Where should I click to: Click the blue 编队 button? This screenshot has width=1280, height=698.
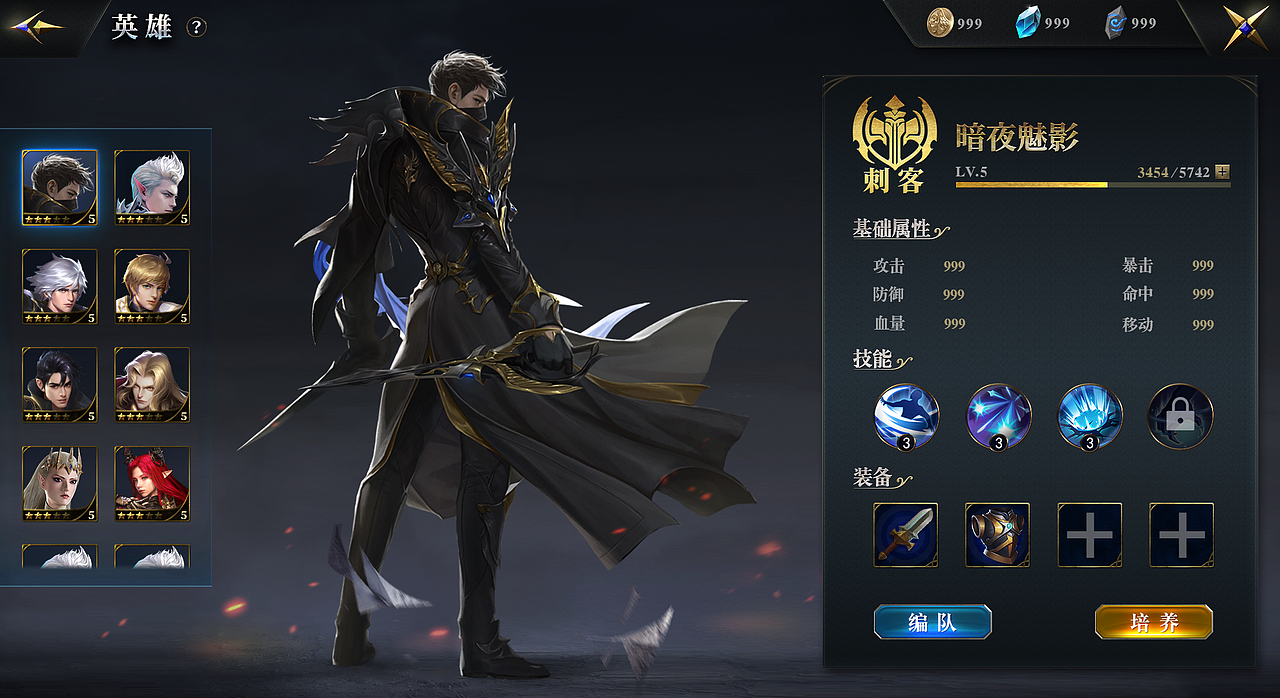pyautogui.click(x=932, y=622)
